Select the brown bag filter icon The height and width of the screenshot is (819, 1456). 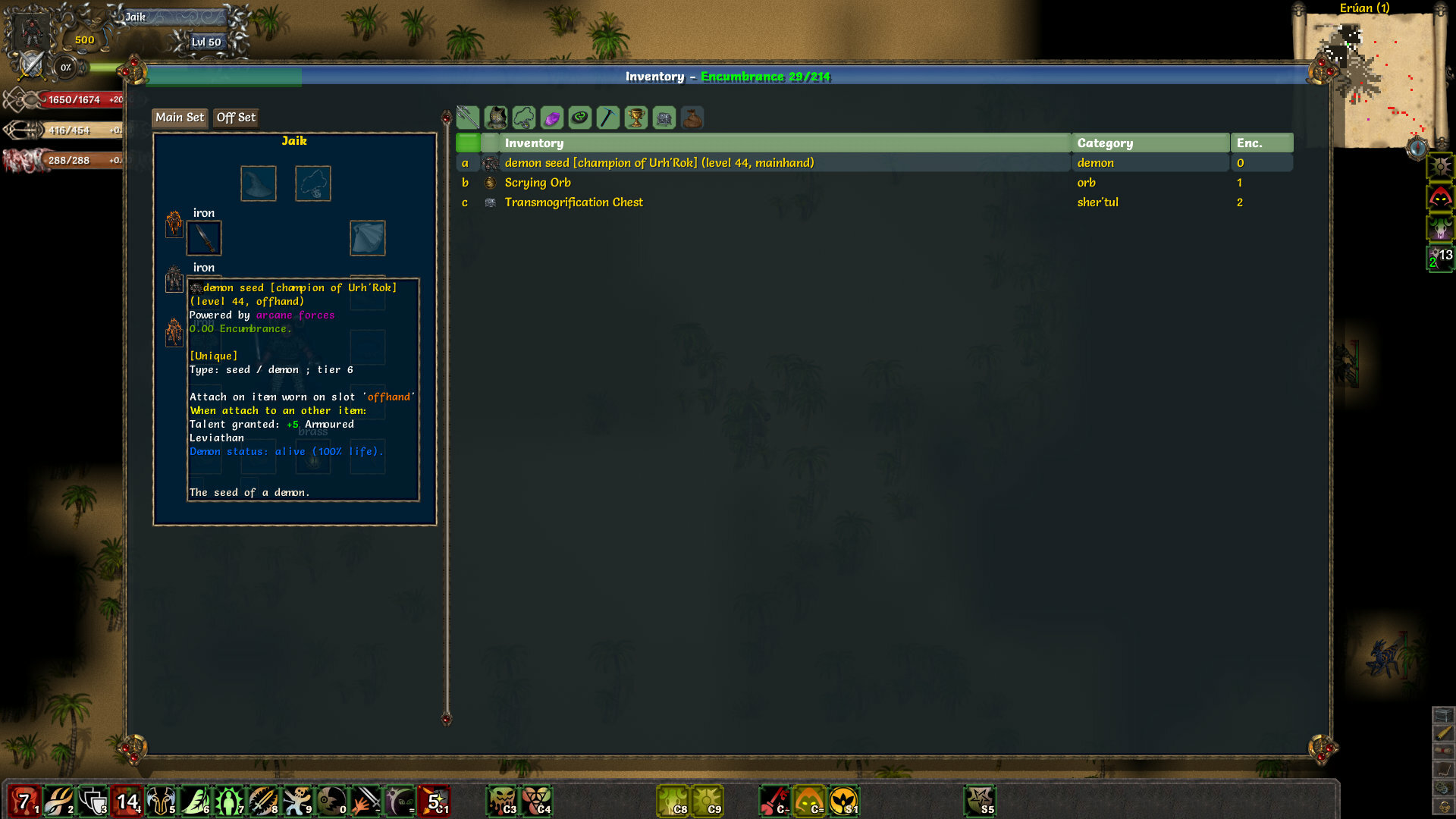point(692,118)
